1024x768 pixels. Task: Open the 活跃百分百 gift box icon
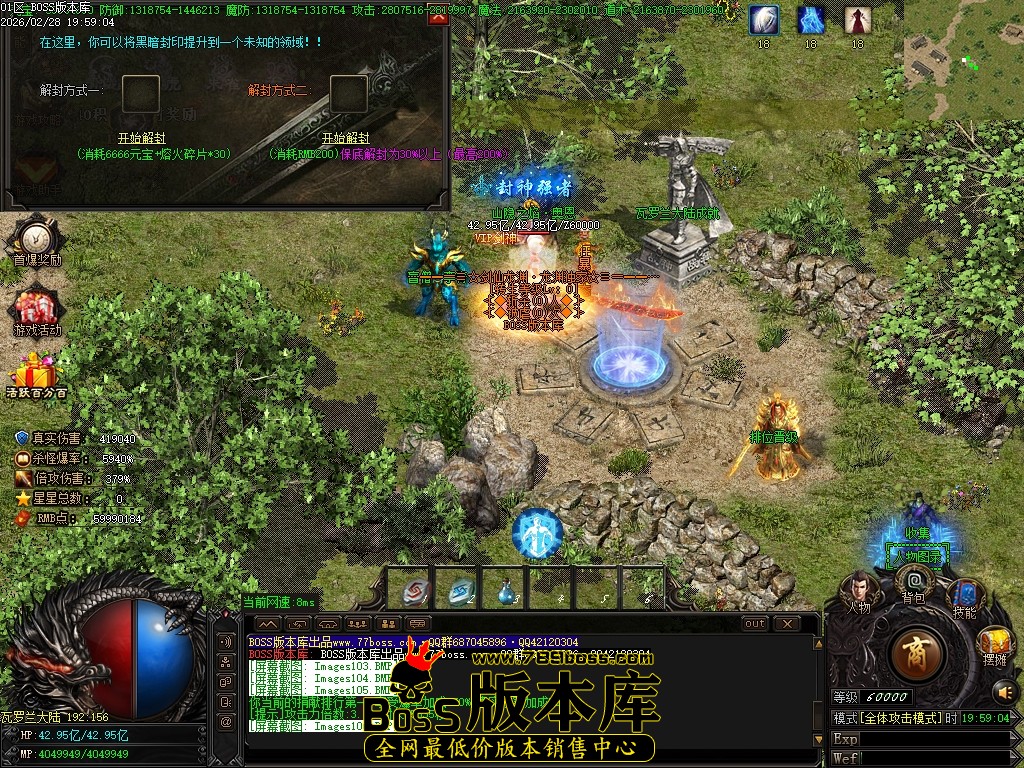[37, 376]
